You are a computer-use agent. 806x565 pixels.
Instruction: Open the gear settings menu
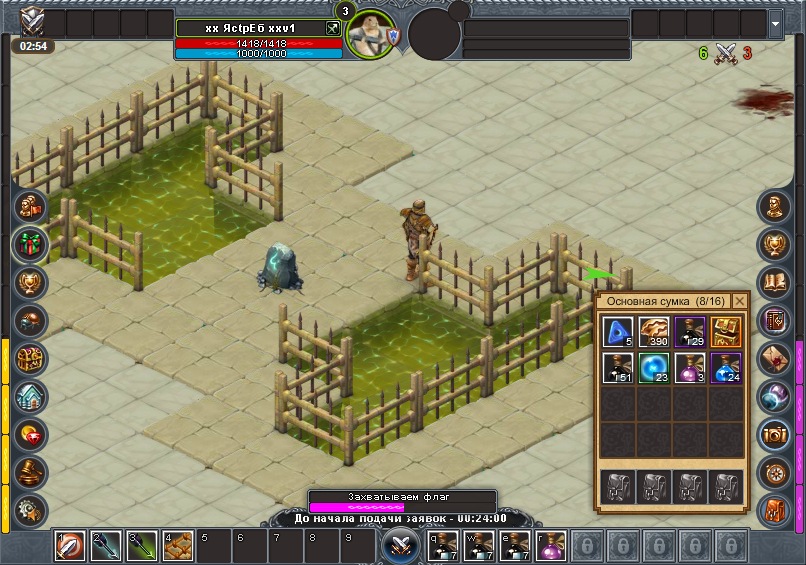click(x=30, y=508)
